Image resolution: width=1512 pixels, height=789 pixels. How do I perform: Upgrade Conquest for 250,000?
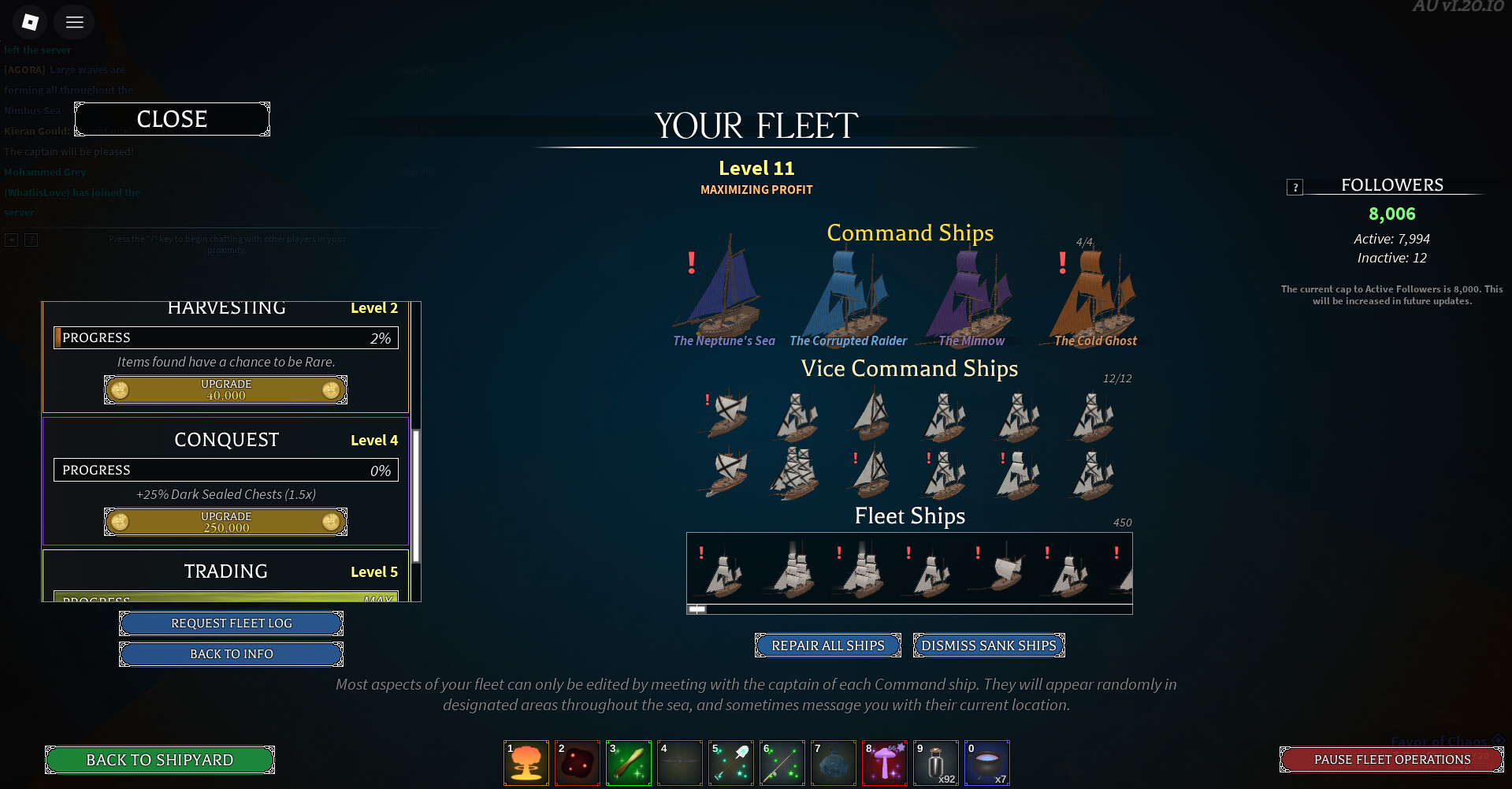point(225,522)
